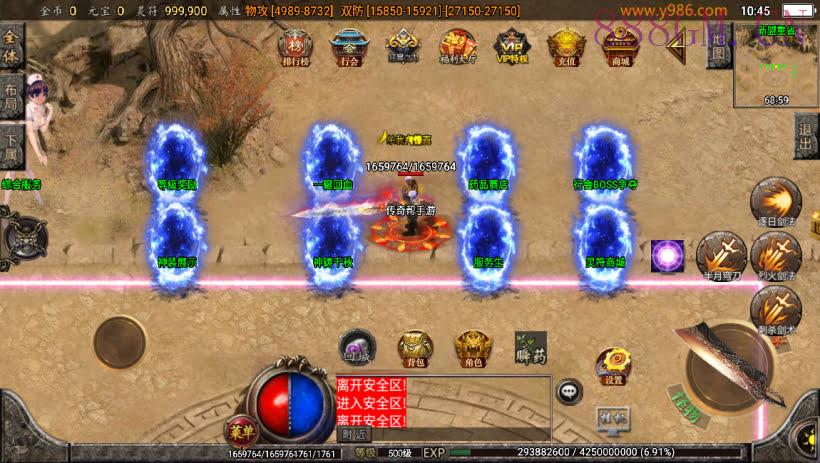This screenshot has width=820, height=463.
Task: Open the 充值 recharge screen
Action: point(565,46)
